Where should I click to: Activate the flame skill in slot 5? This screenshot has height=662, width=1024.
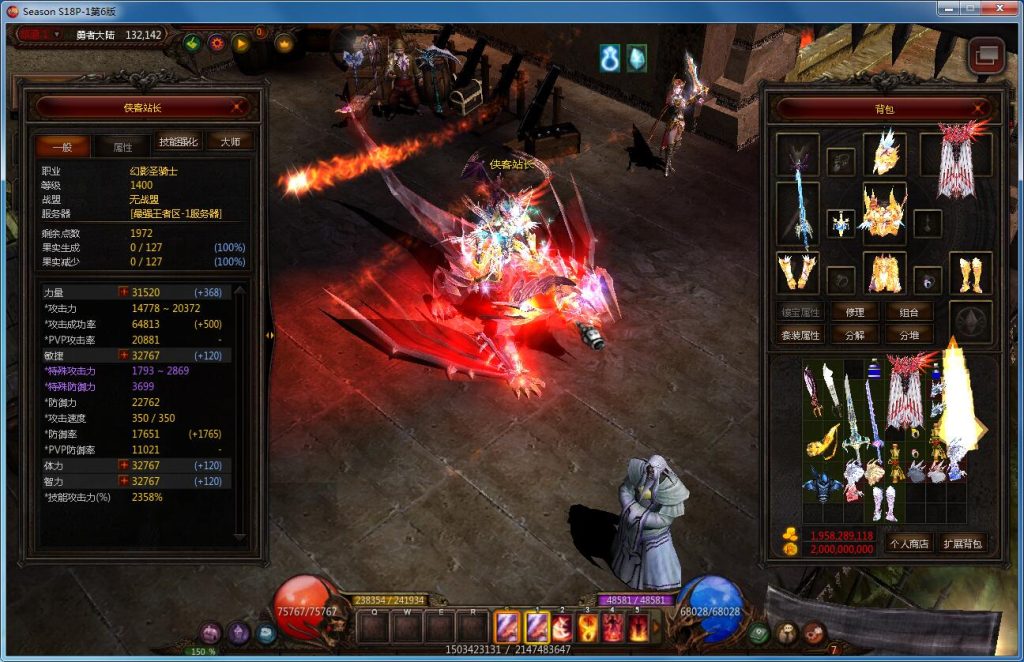pos(637,628)
